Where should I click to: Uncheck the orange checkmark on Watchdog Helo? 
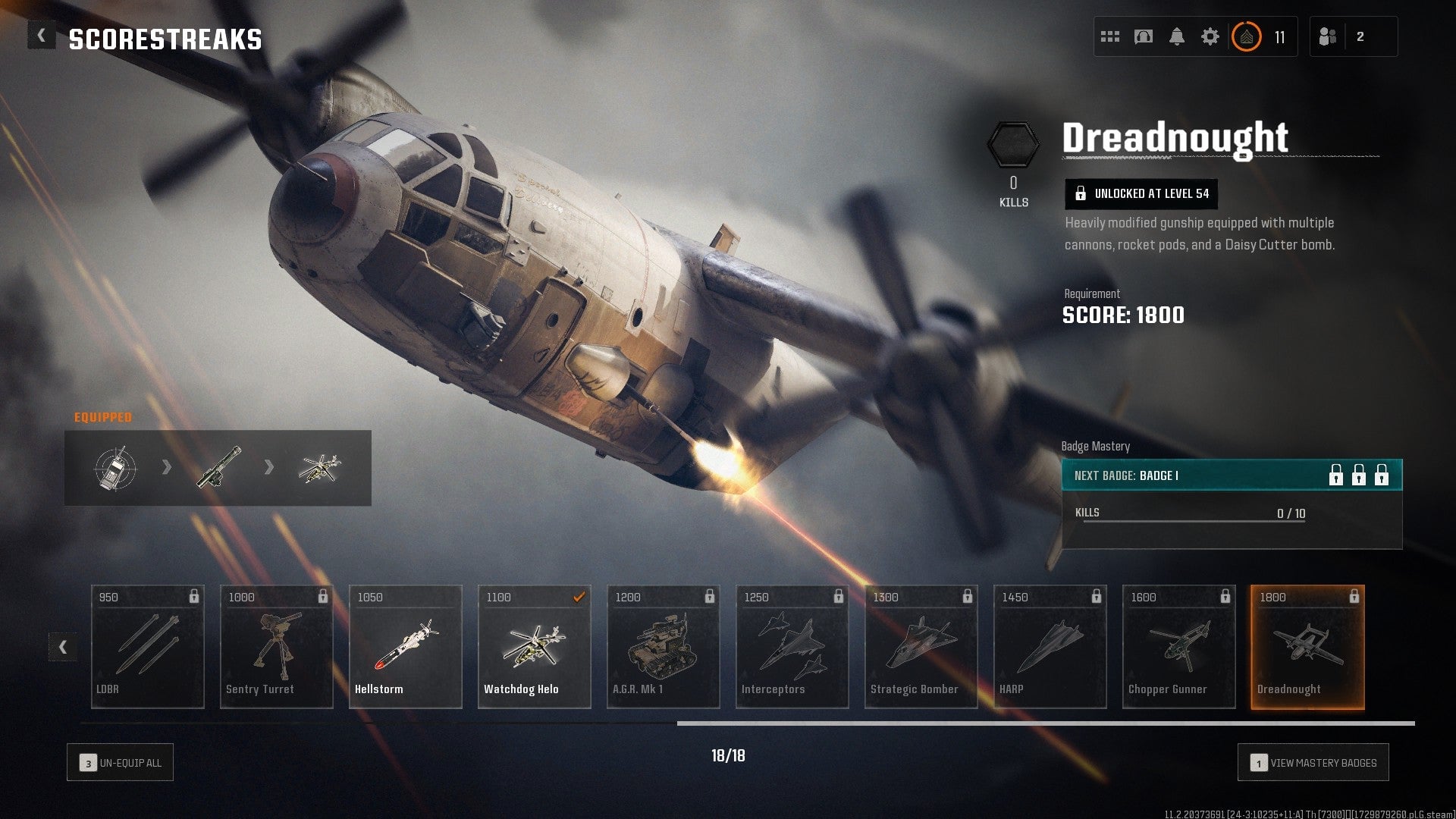click(x=579, y=598)
